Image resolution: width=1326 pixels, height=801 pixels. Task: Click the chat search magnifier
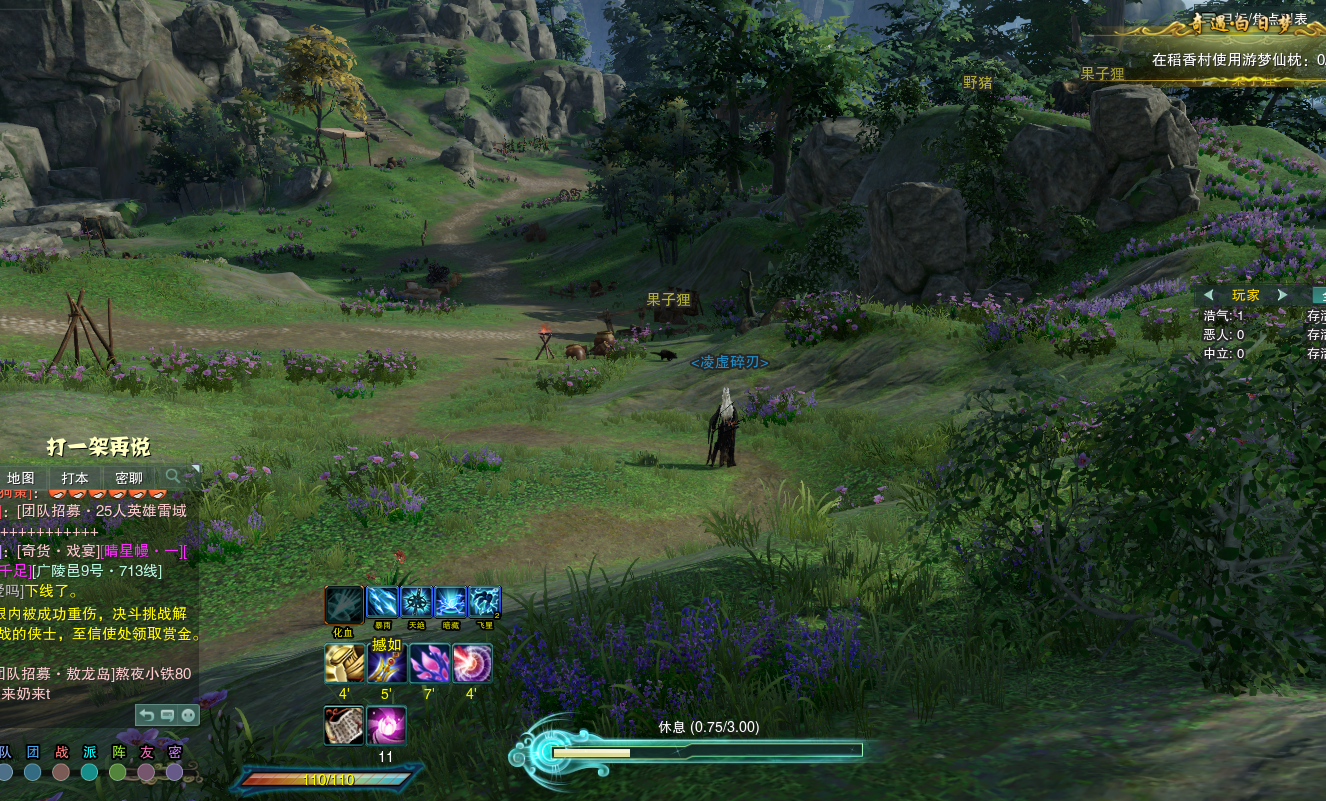point(174,476)
